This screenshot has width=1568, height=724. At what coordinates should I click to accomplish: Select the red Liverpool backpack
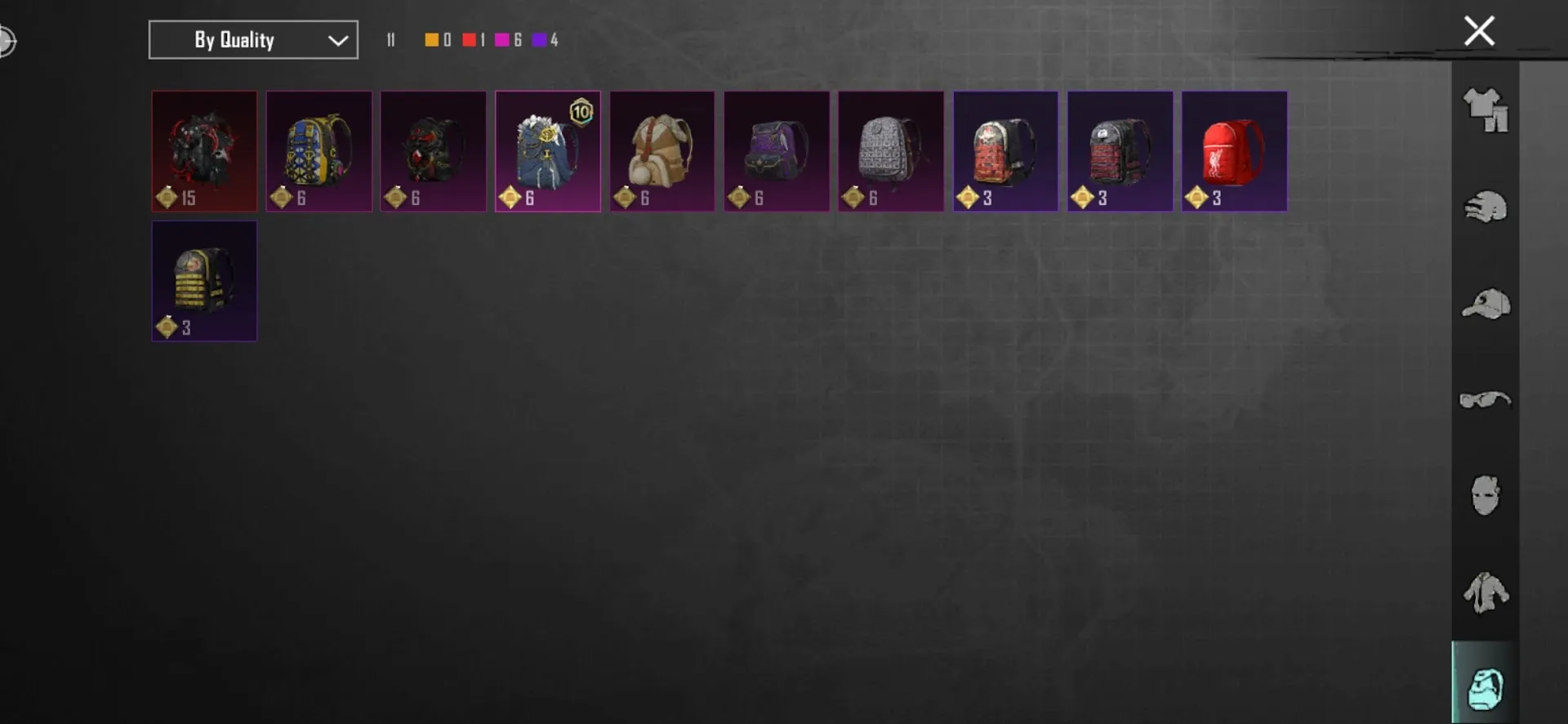[x=1235, y=151]
